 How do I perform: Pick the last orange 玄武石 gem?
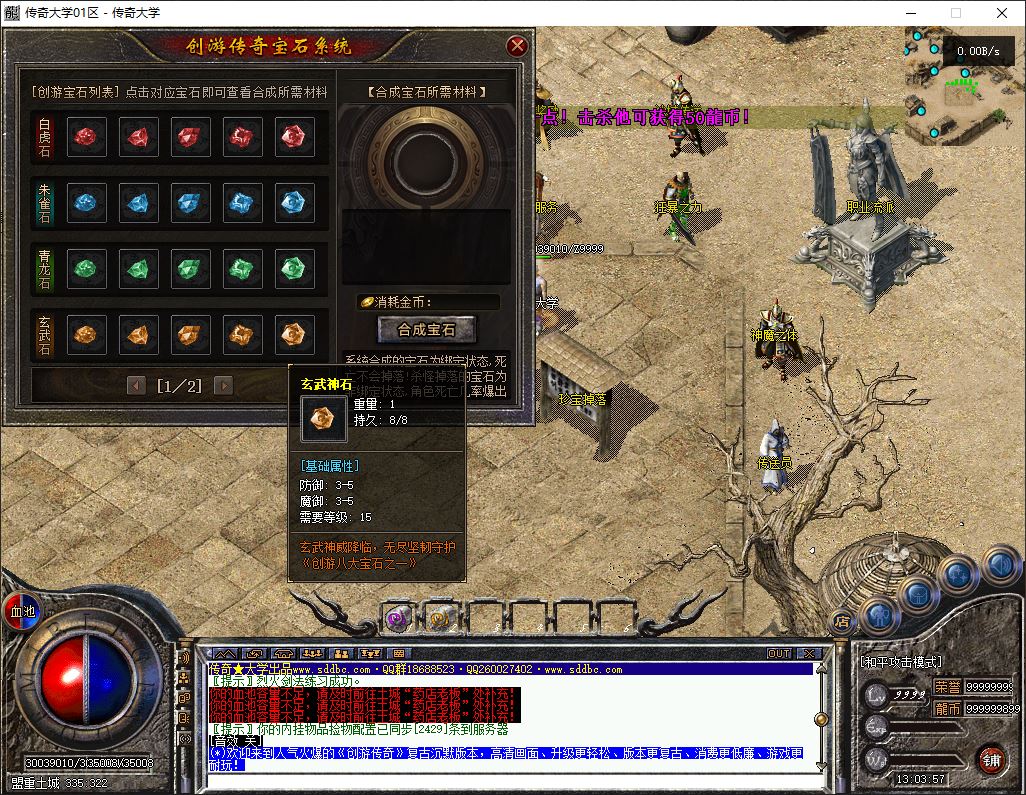click(291, 333)
